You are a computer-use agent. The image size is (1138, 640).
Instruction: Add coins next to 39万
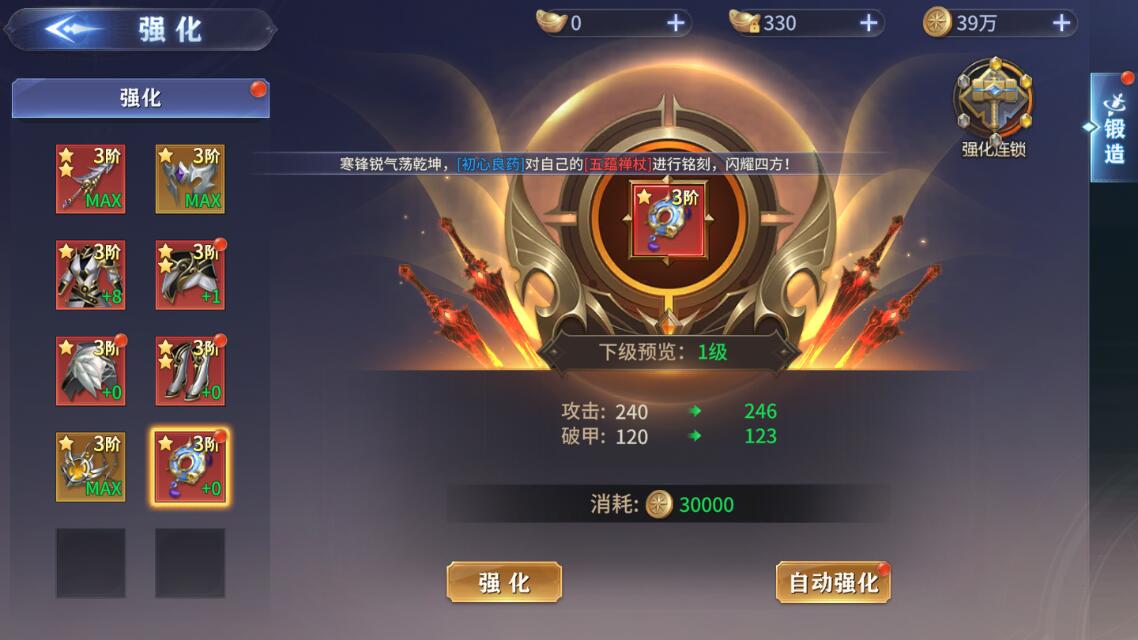(1061, 23)
